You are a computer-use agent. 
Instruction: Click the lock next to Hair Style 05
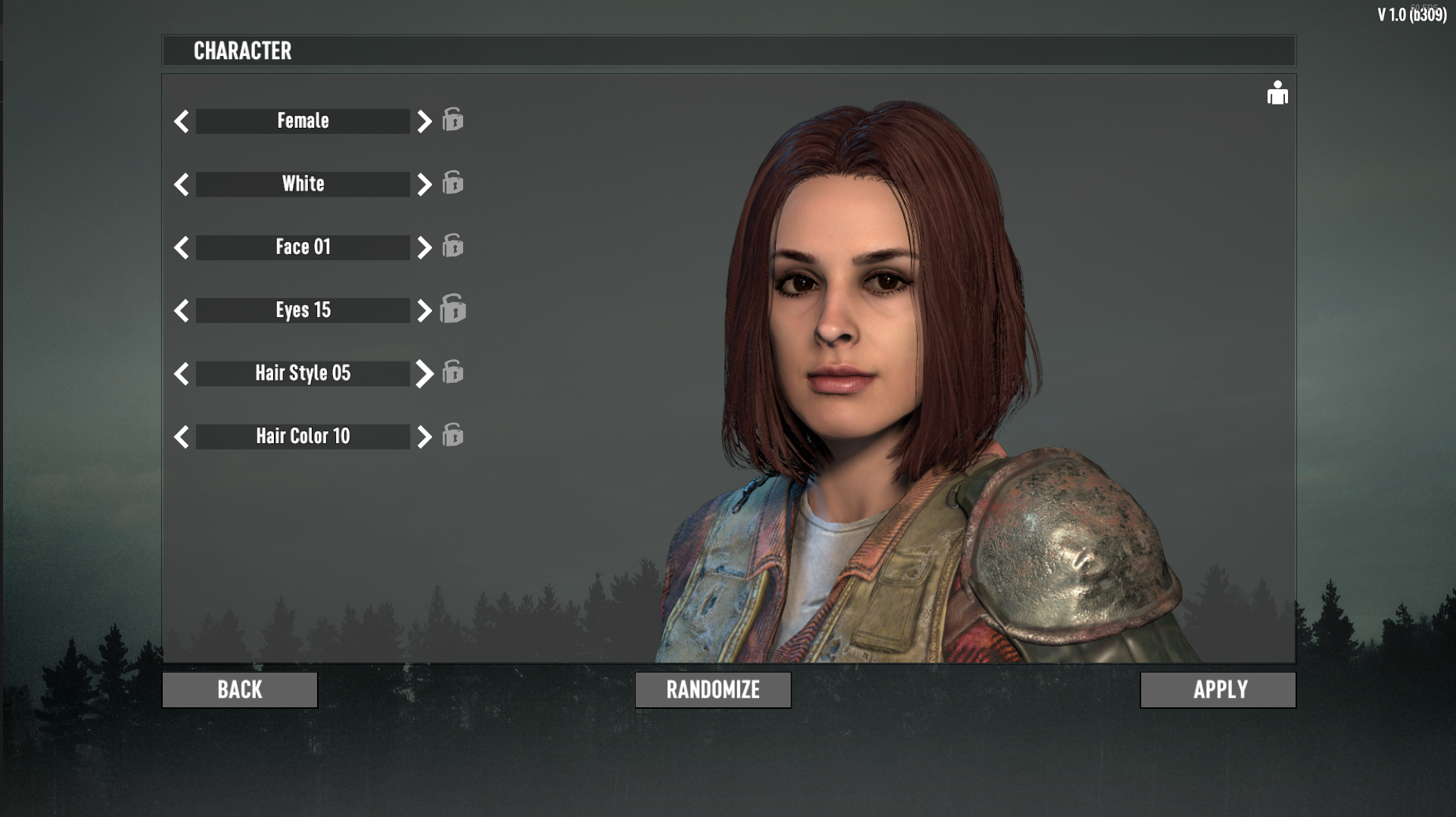click(x=453, y=373)
